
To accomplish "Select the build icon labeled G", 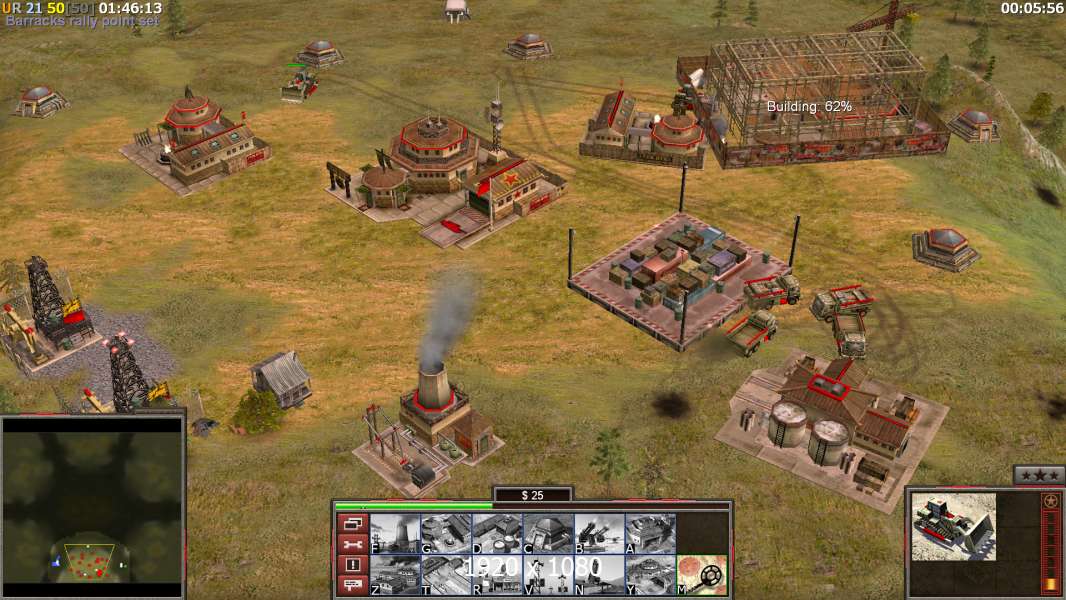I will [x=446, y=534].
